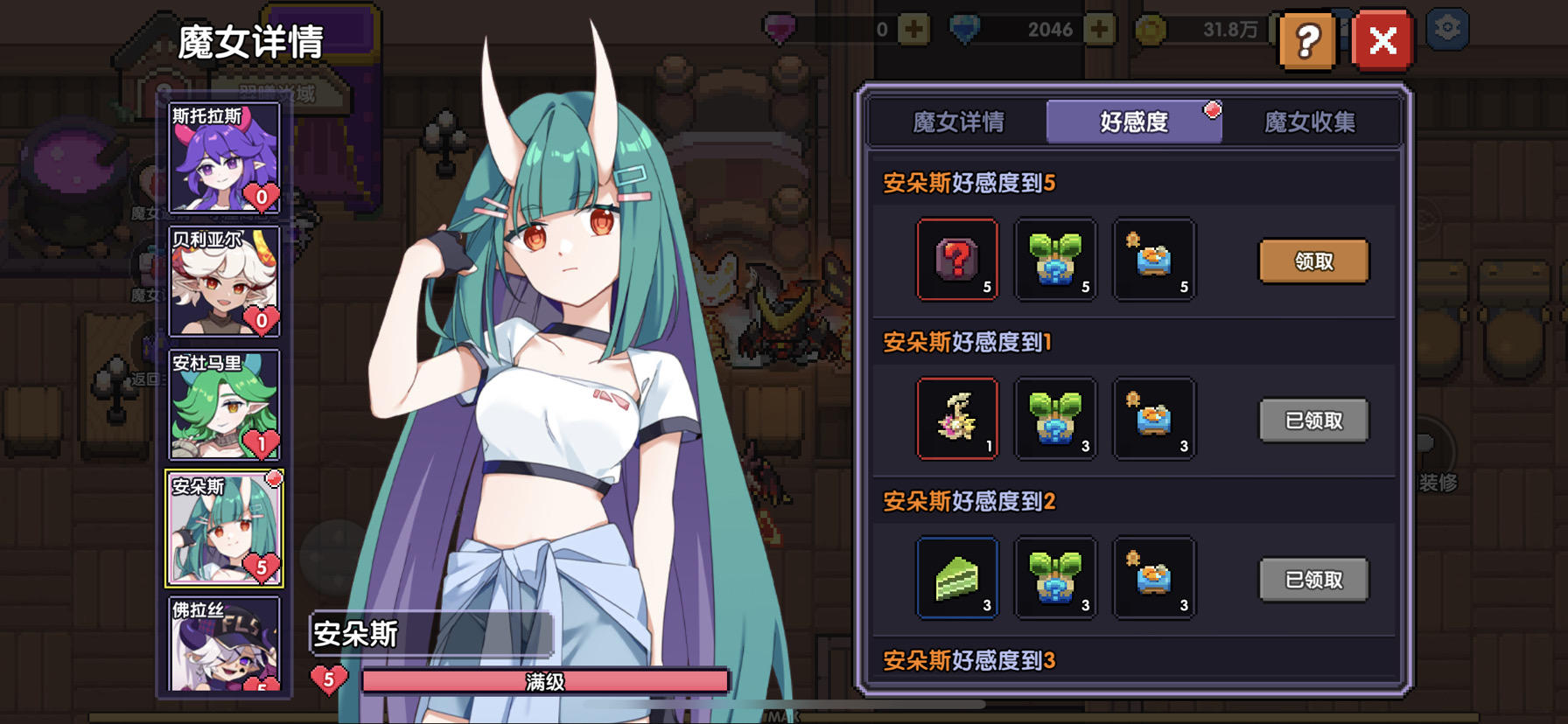
Task: Click the blue treasure chest reward icon
Action: pos(1153,260)
